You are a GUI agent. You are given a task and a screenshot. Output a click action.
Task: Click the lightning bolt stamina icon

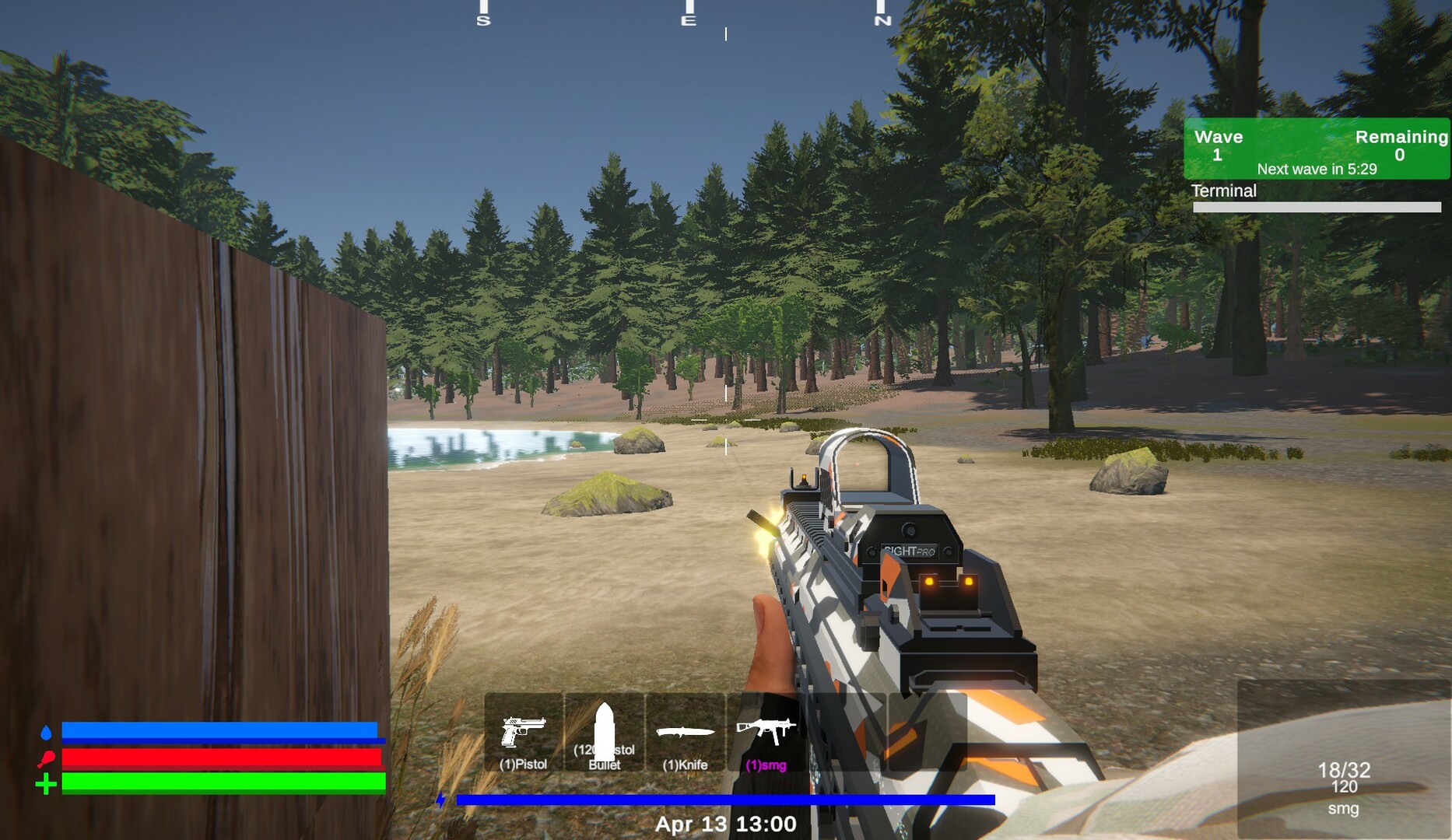point(440,799)
